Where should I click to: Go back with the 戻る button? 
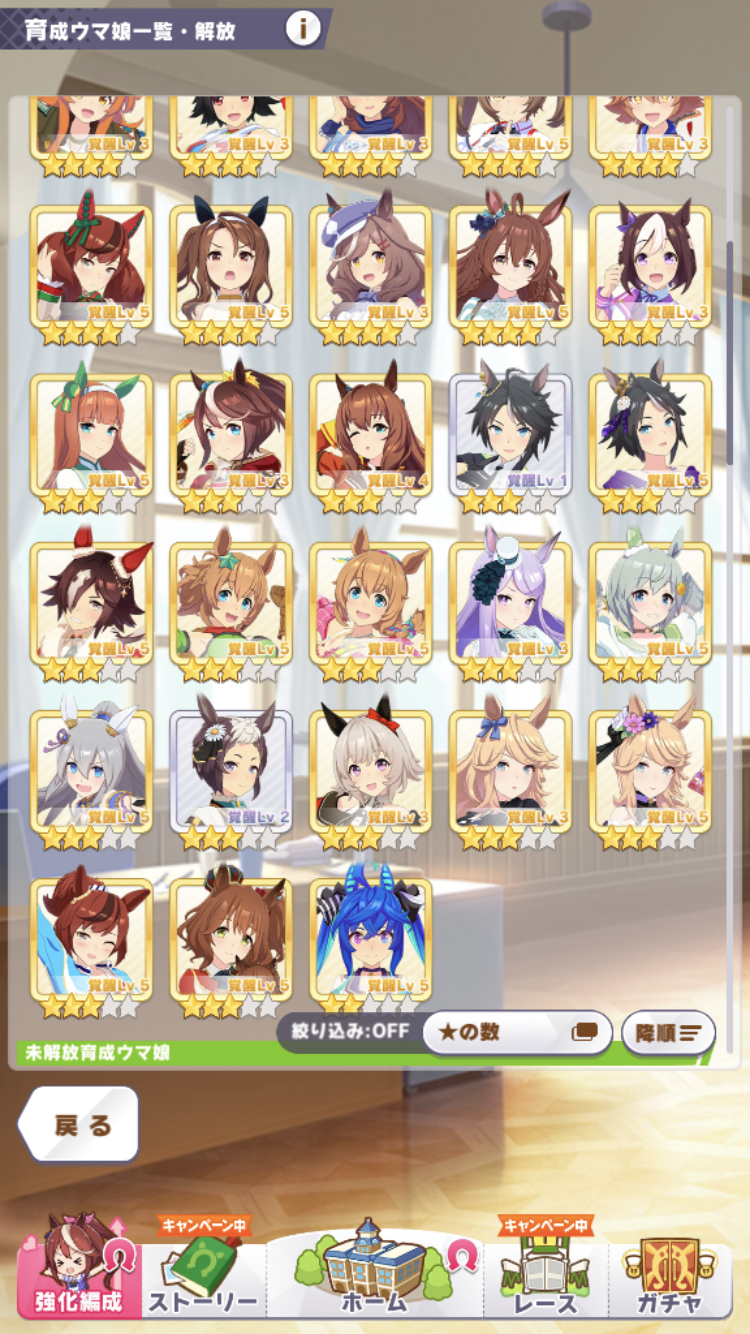click(80, 1124)
